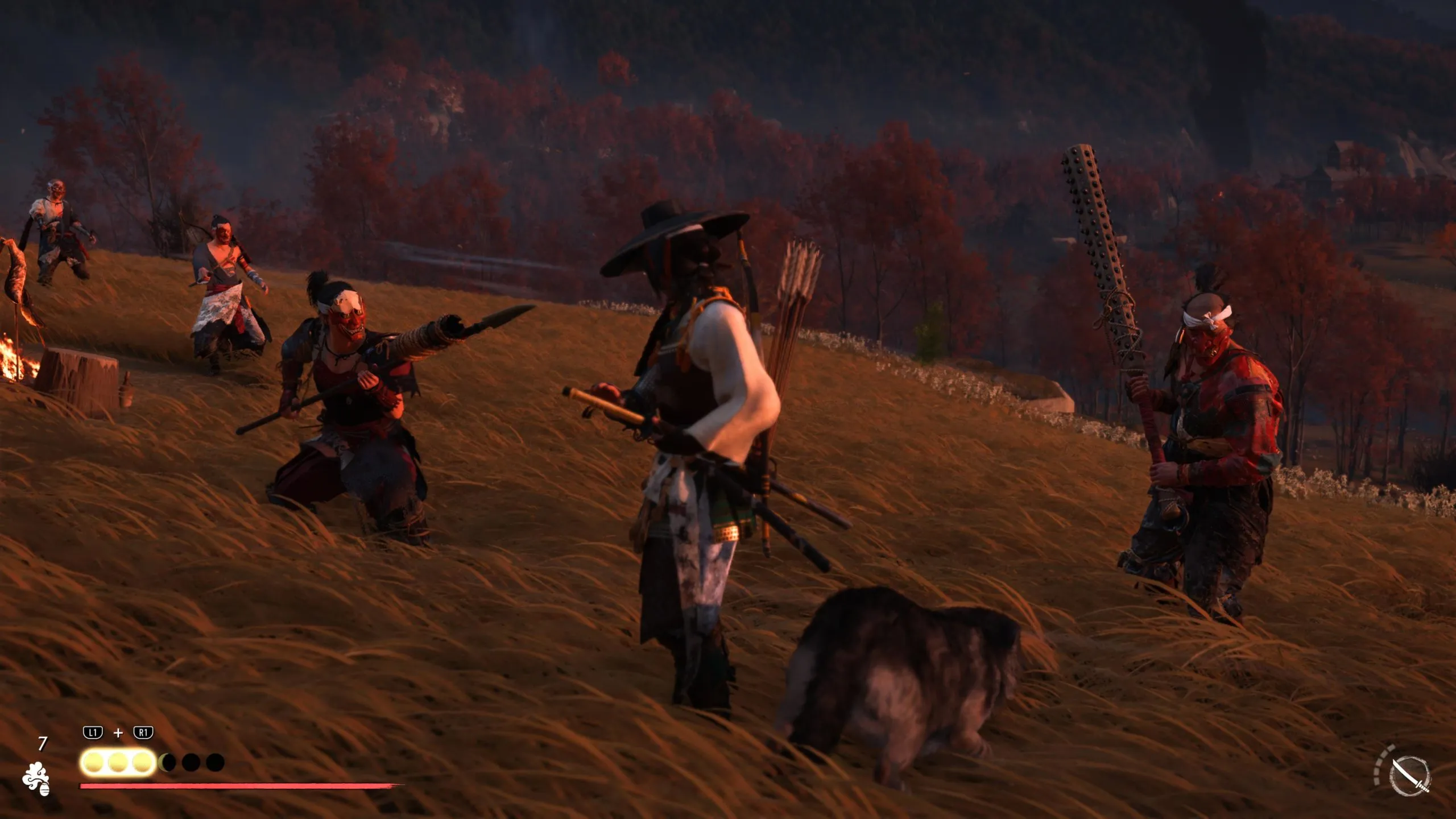
Task: Click the katana weapon indicator icon
Action: click(1409, 776)
